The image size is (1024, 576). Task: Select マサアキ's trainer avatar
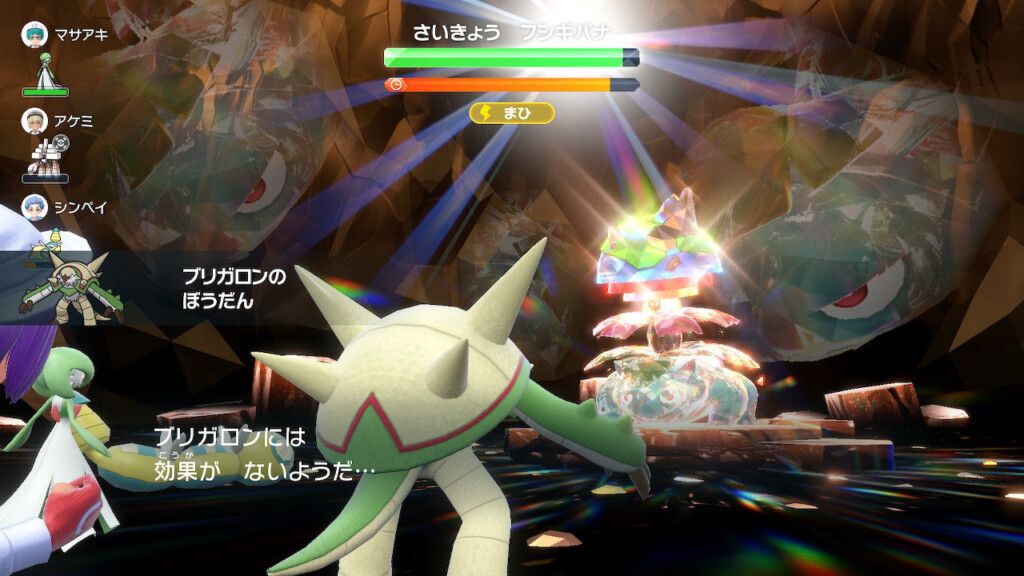34,34
